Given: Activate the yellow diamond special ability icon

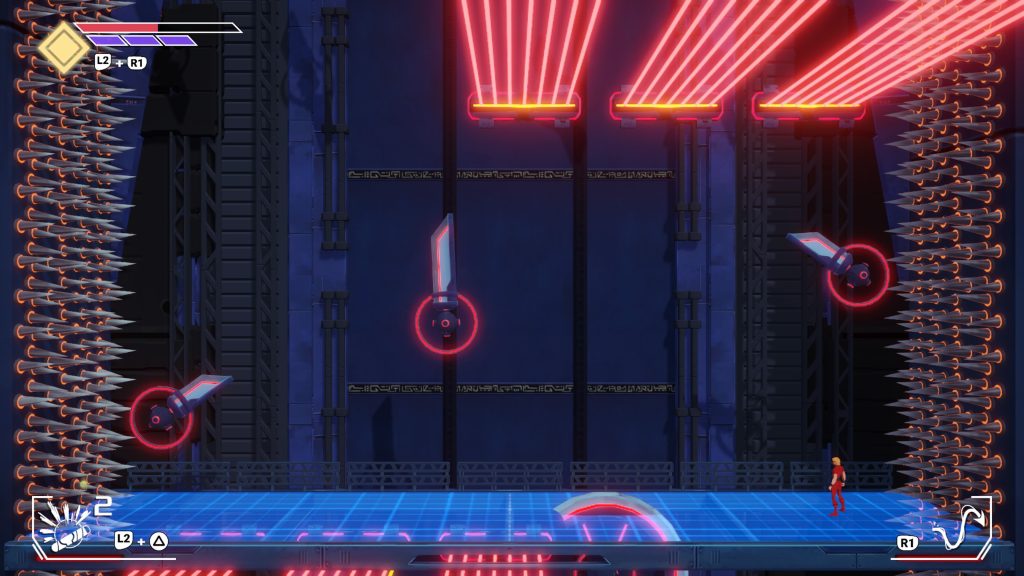Looking at the screenshot, I should (63, 46).
